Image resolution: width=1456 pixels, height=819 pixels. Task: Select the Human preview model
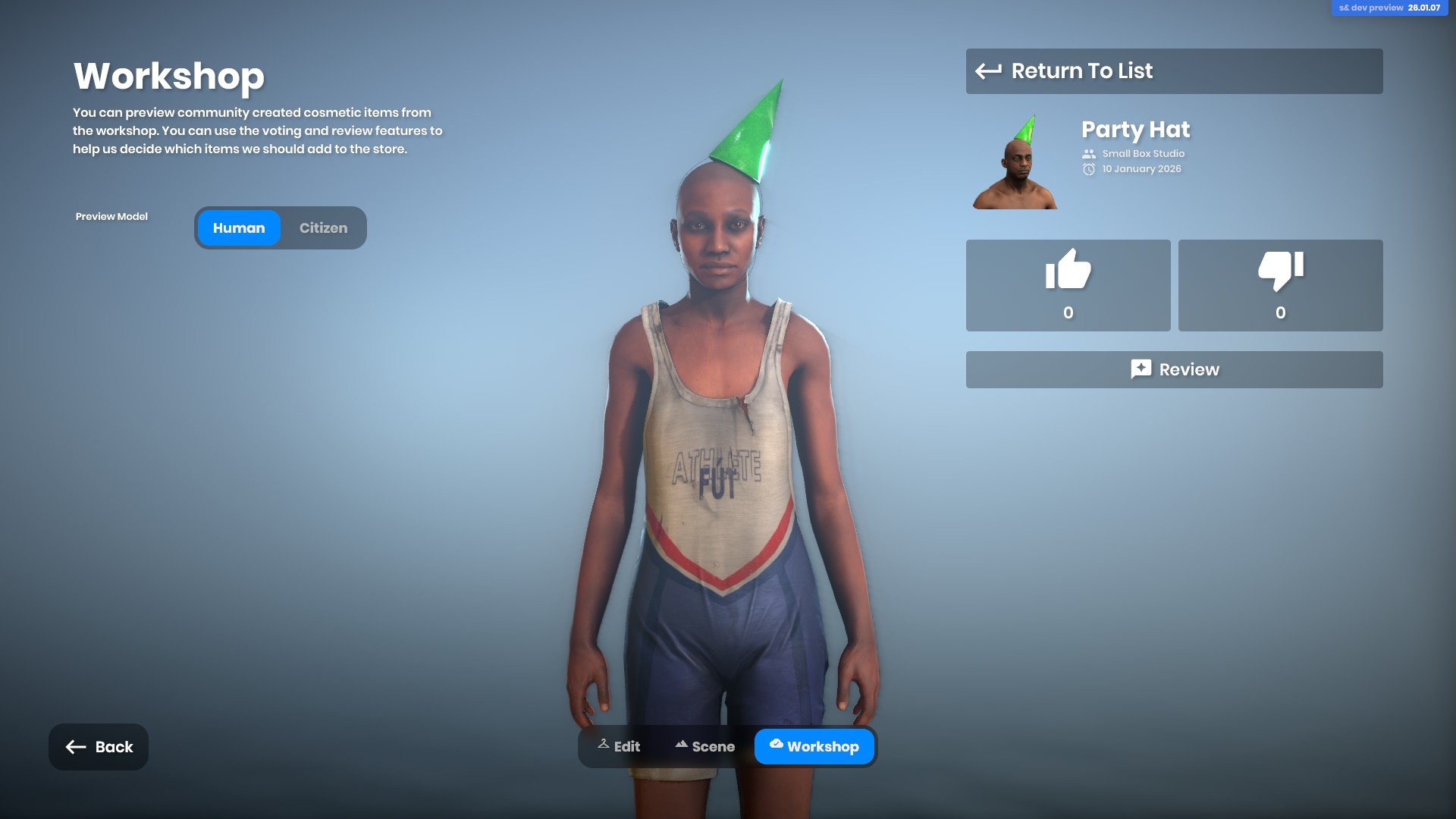[239, 228]
